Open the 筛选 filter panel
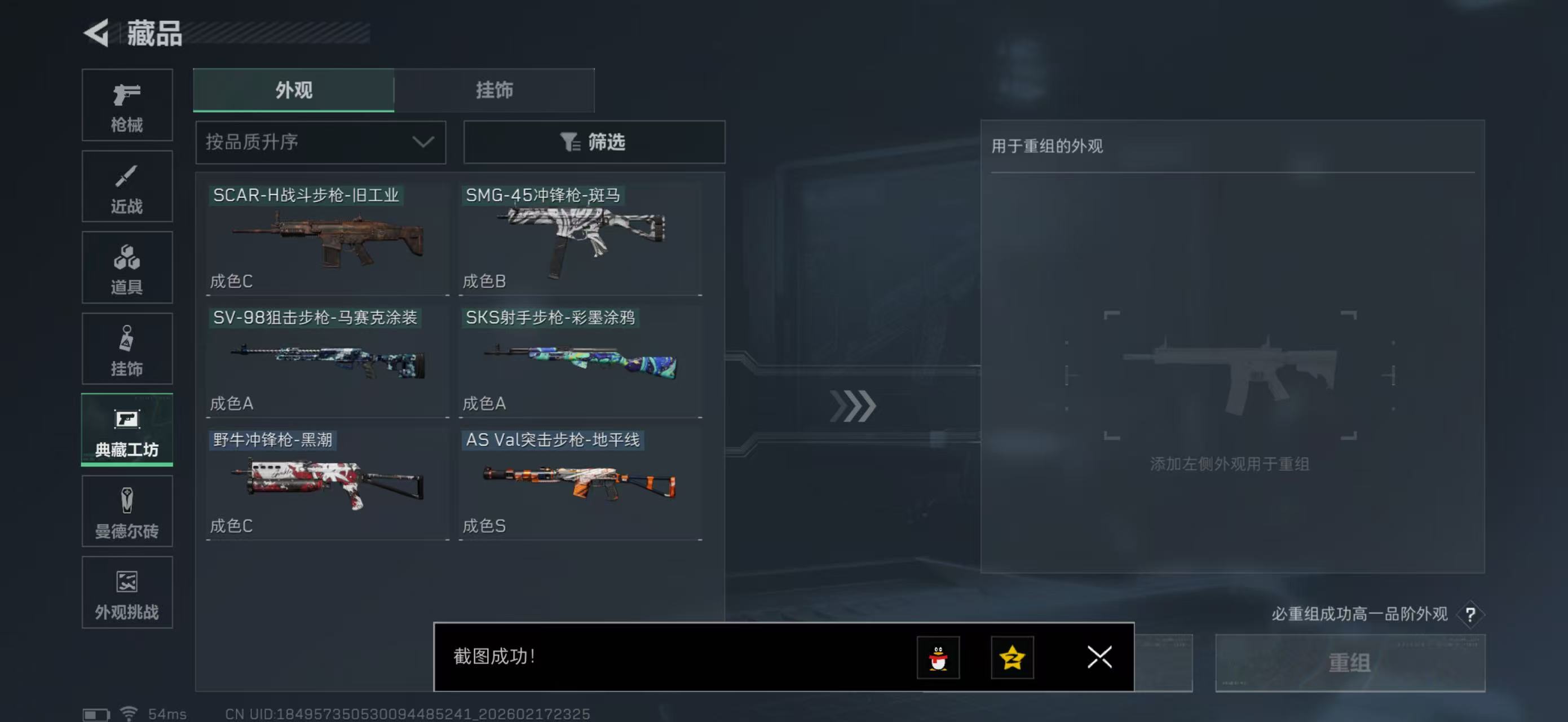Screen dimensions: 1568x722 (x=594, y=142)
